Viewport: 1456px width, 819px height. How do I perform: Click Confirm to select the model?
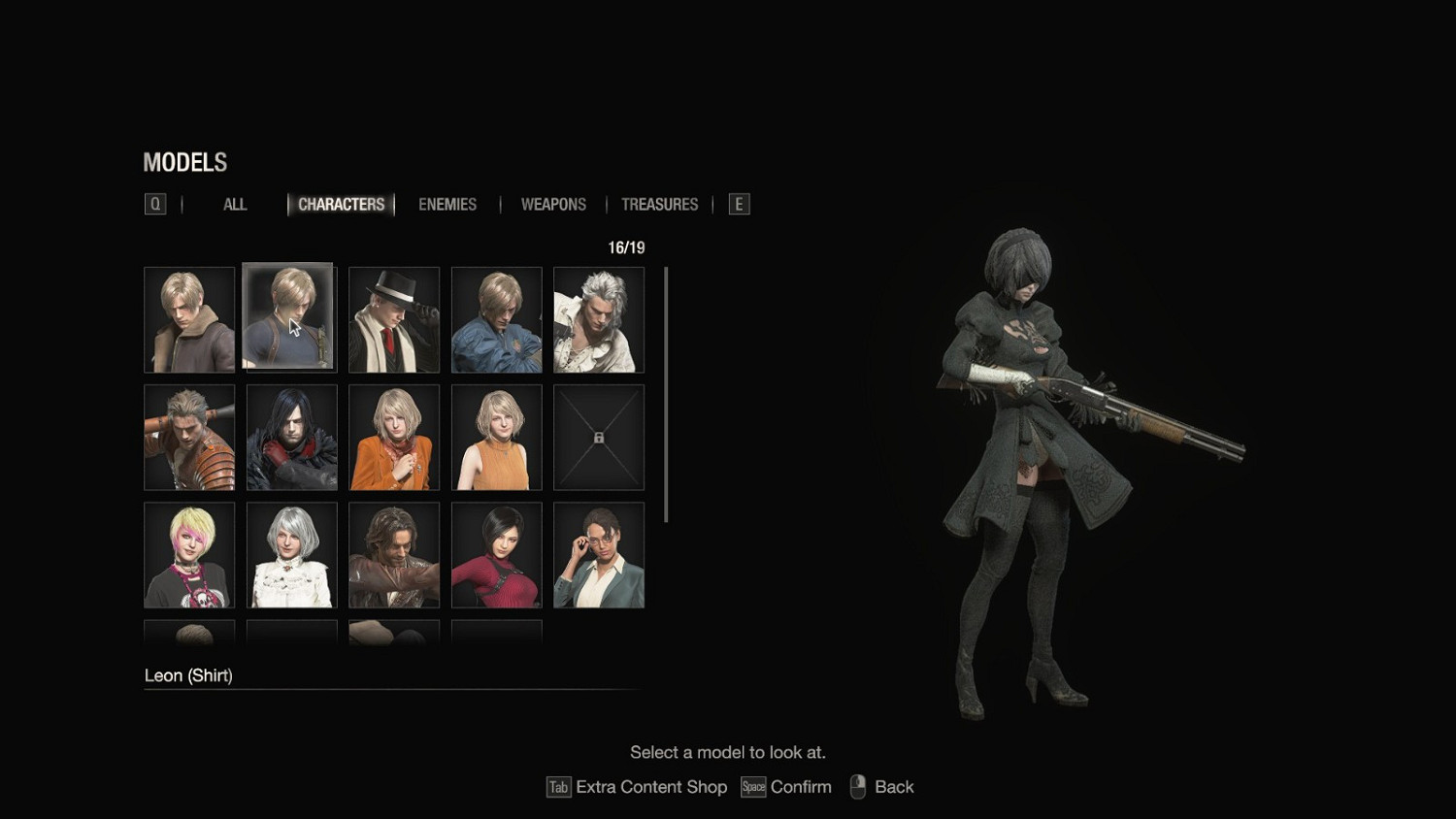point(802,786)
